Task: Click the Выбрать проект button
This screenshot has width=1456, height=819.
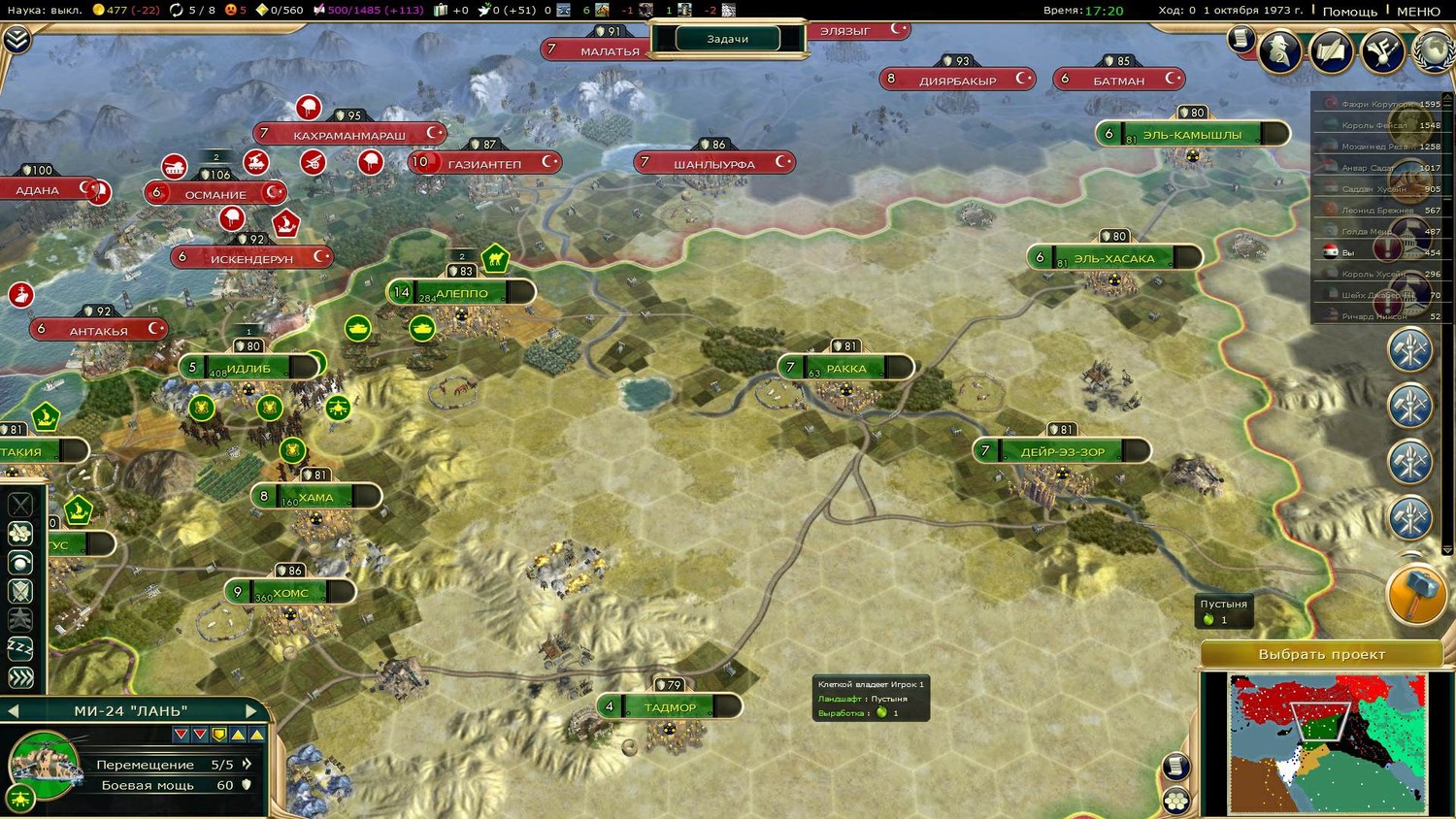Action: pyautogui.click(x=1321, y=654)
